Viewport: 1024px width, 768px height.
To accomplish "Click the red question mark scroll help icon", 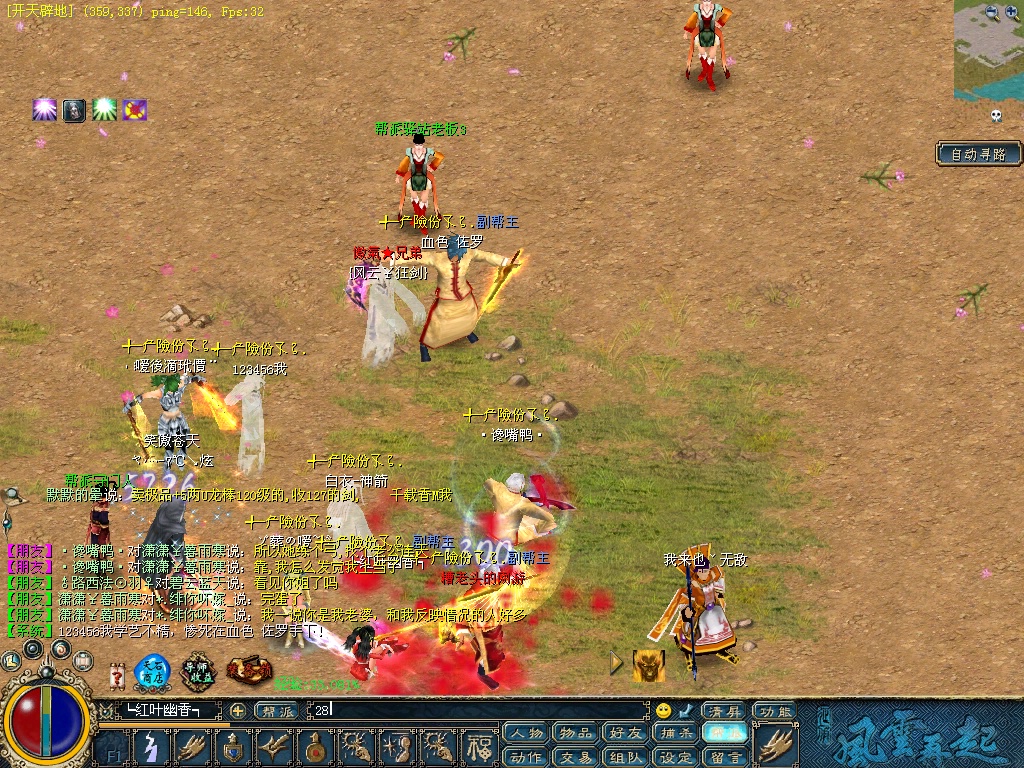I will point(117,677).
